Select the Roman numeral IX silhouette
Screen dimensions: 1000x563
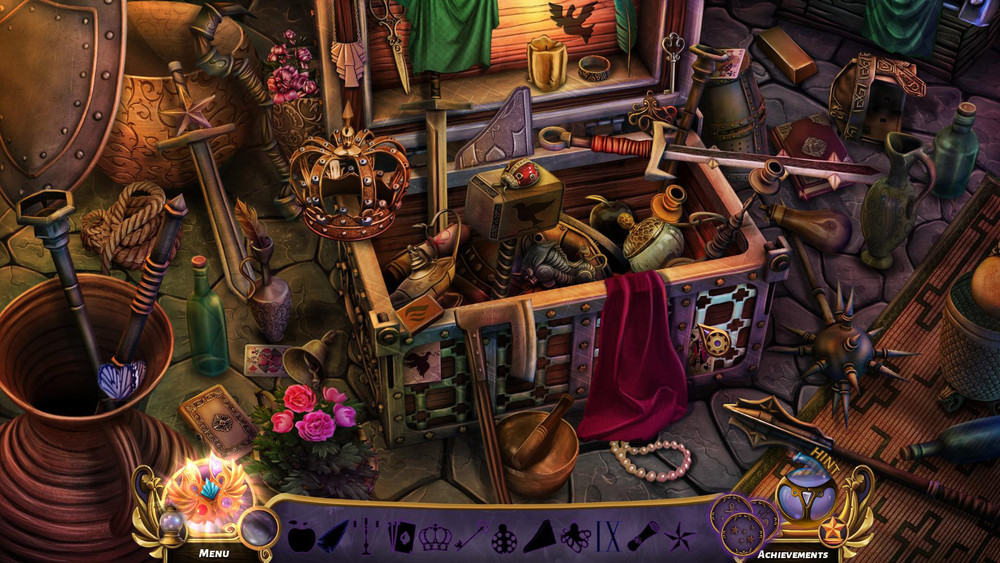click(608, 537)
